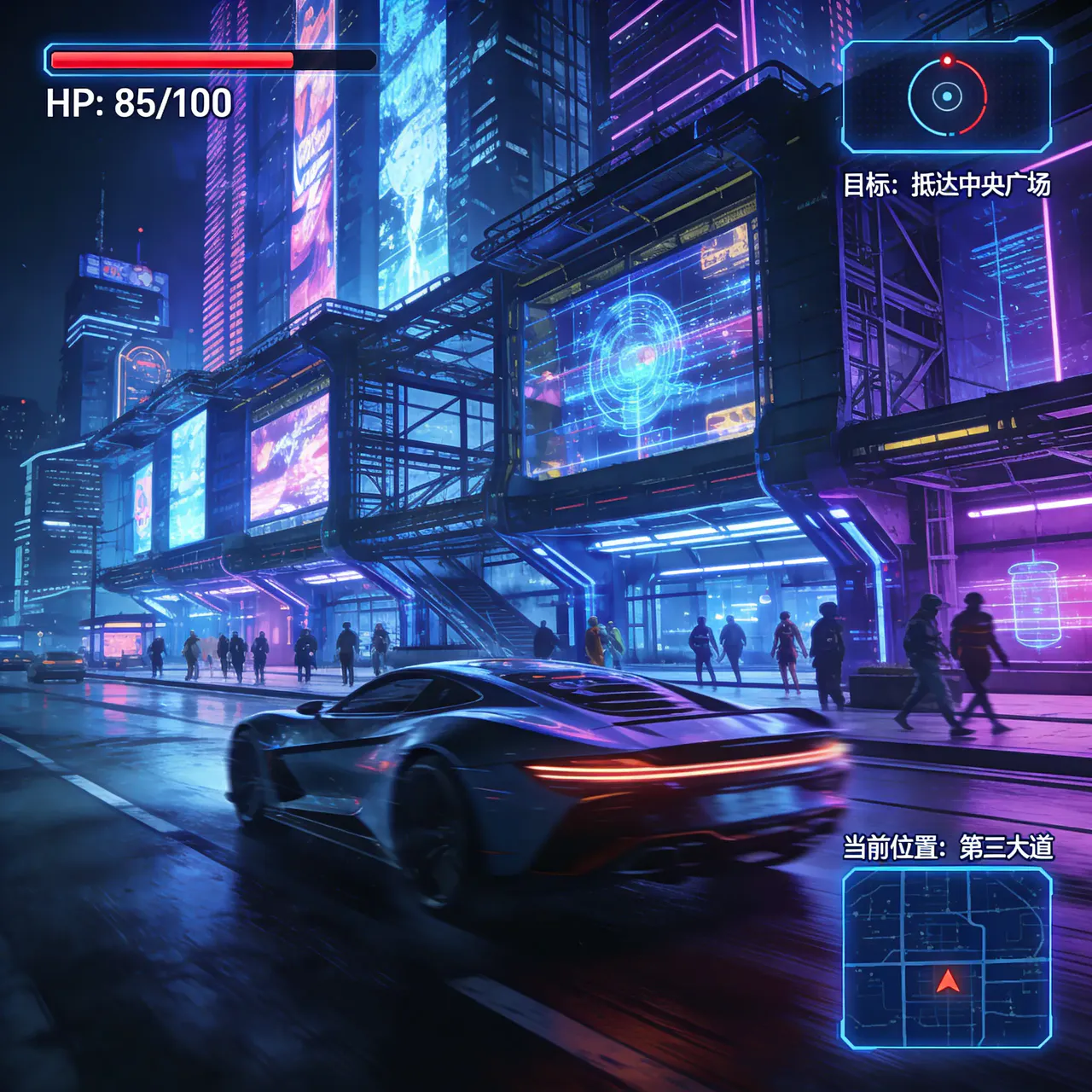1092x1092 pixels.
Task: Expand the 当前位置 location panel
Action: pos(950,849)
